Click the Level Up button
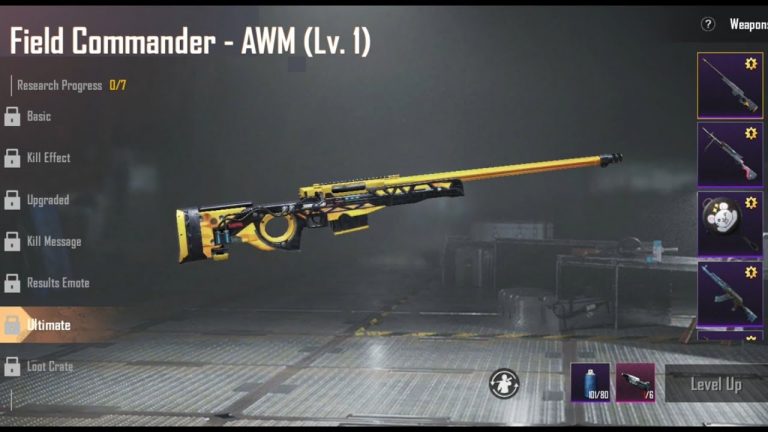The width and height of the screenshot is (768, 432). 716,384
